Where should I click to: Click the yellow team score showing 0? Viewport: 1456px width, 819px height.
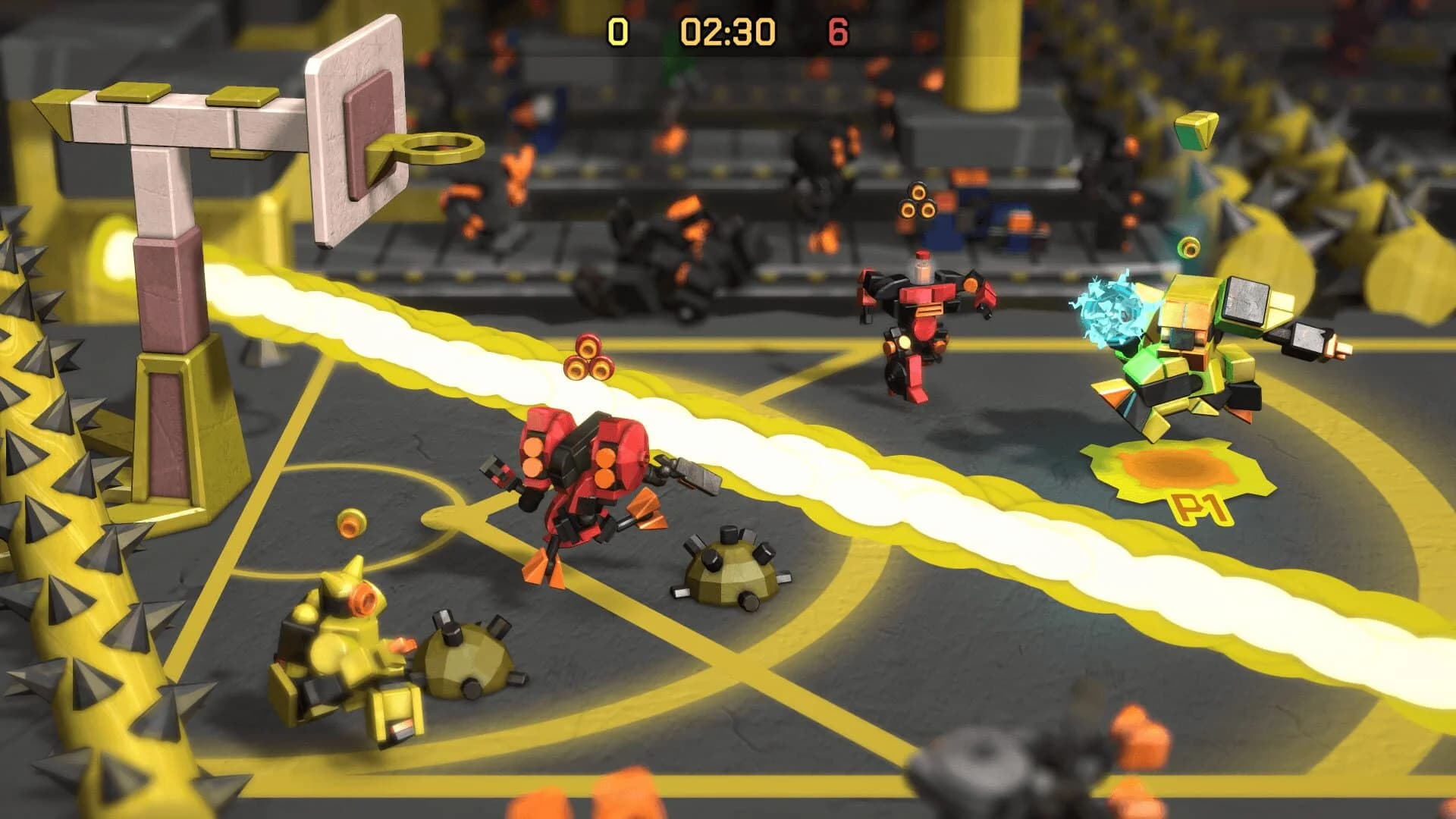tap(620, 32)
